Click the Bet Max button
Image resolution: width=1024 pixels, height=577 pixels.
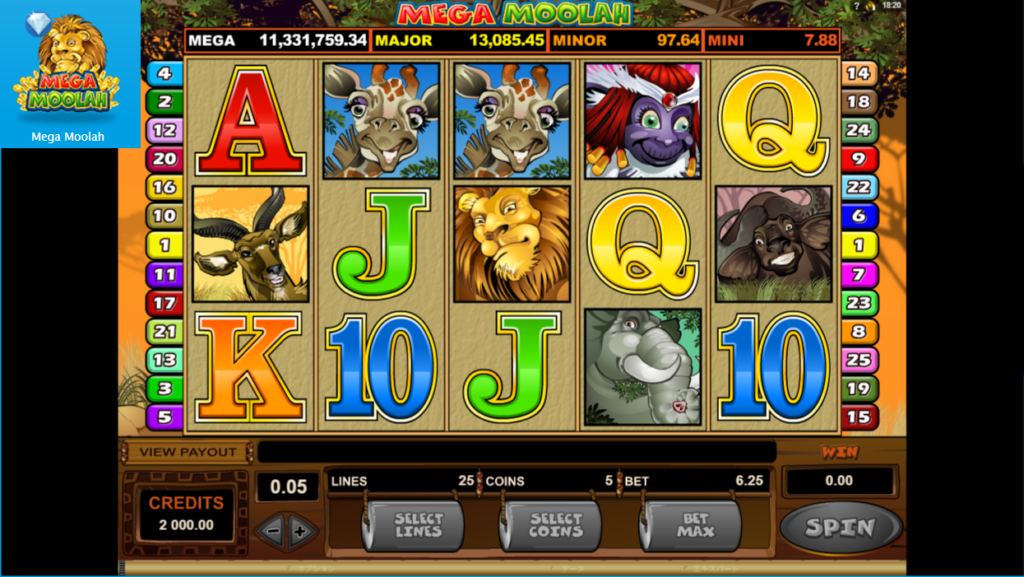click(x=695, y=526)
